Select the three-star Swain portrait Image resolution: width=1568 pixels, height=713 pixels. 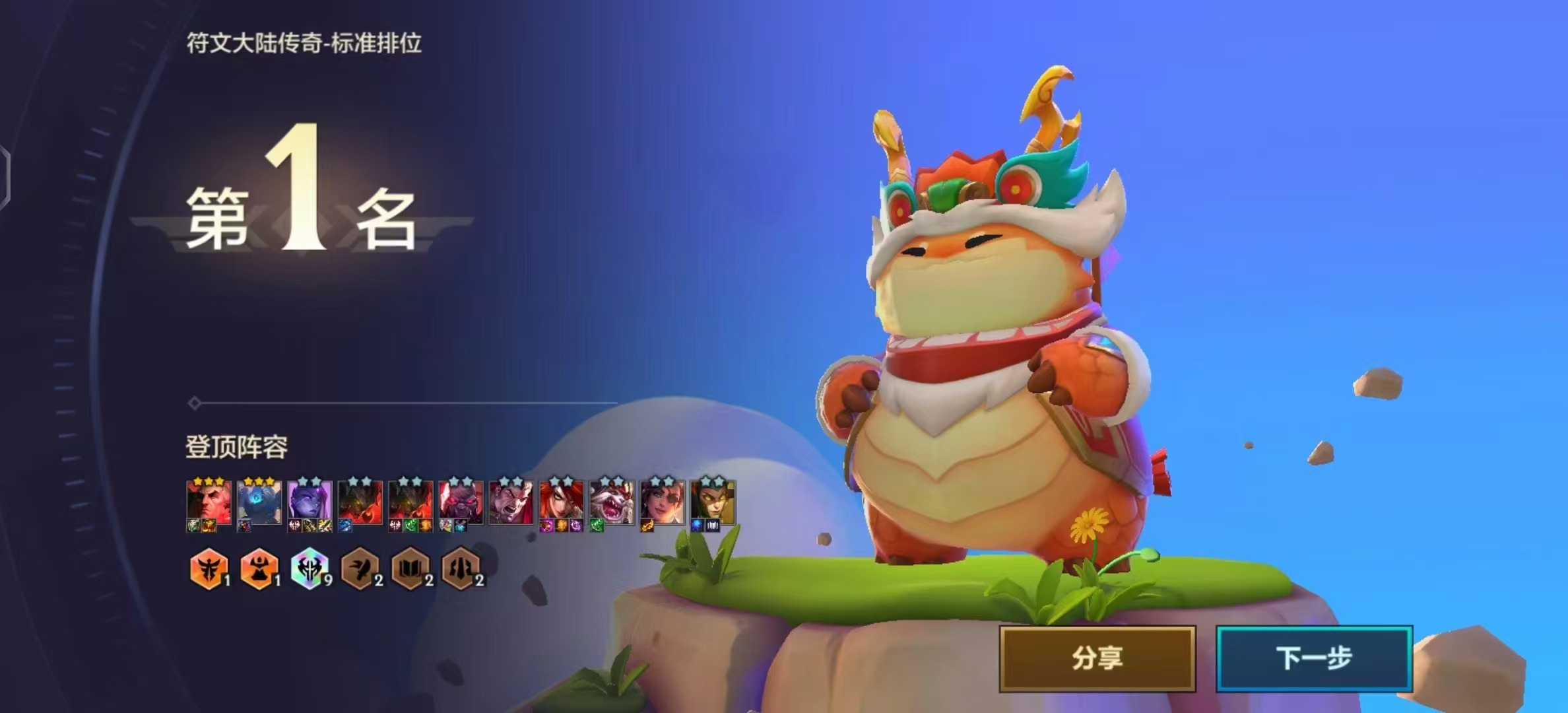point(209,502)
